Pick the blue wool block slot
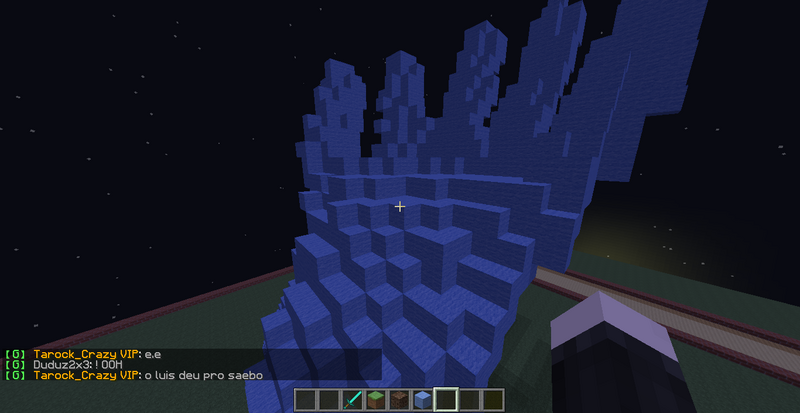This screenshot has width=800, height=413. tap(422, 400)
